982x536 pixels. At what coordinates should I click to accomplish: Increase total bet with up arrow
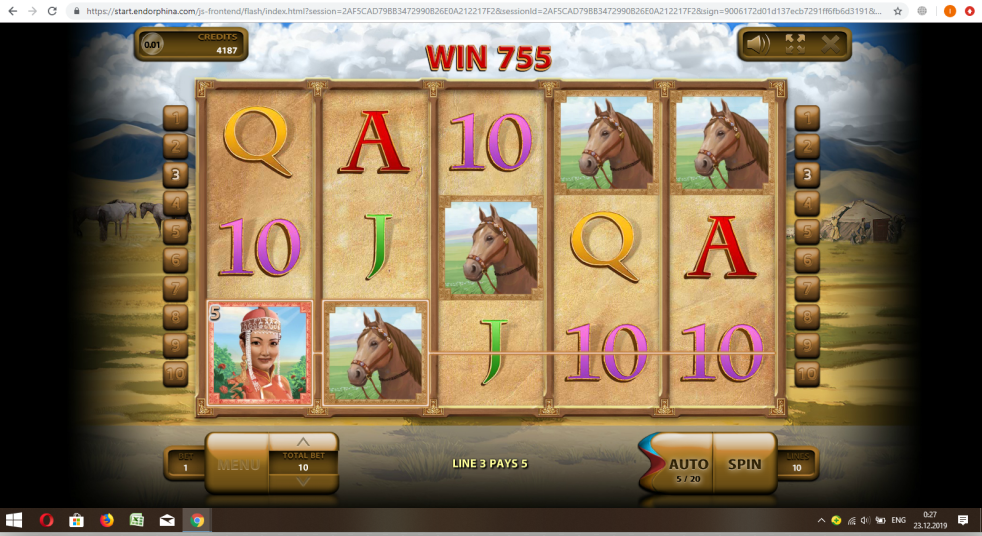(303, 441)
